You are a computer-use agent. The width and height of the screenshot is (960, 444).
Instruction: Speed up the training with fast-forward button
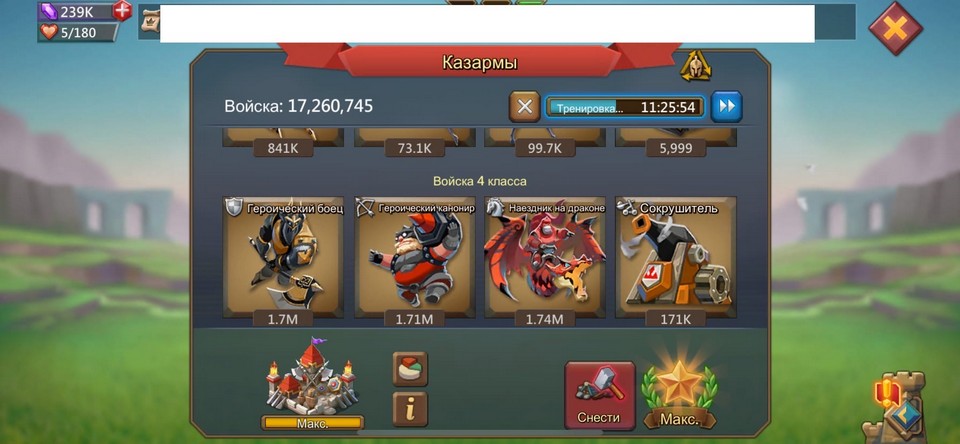tap(727, 106)
